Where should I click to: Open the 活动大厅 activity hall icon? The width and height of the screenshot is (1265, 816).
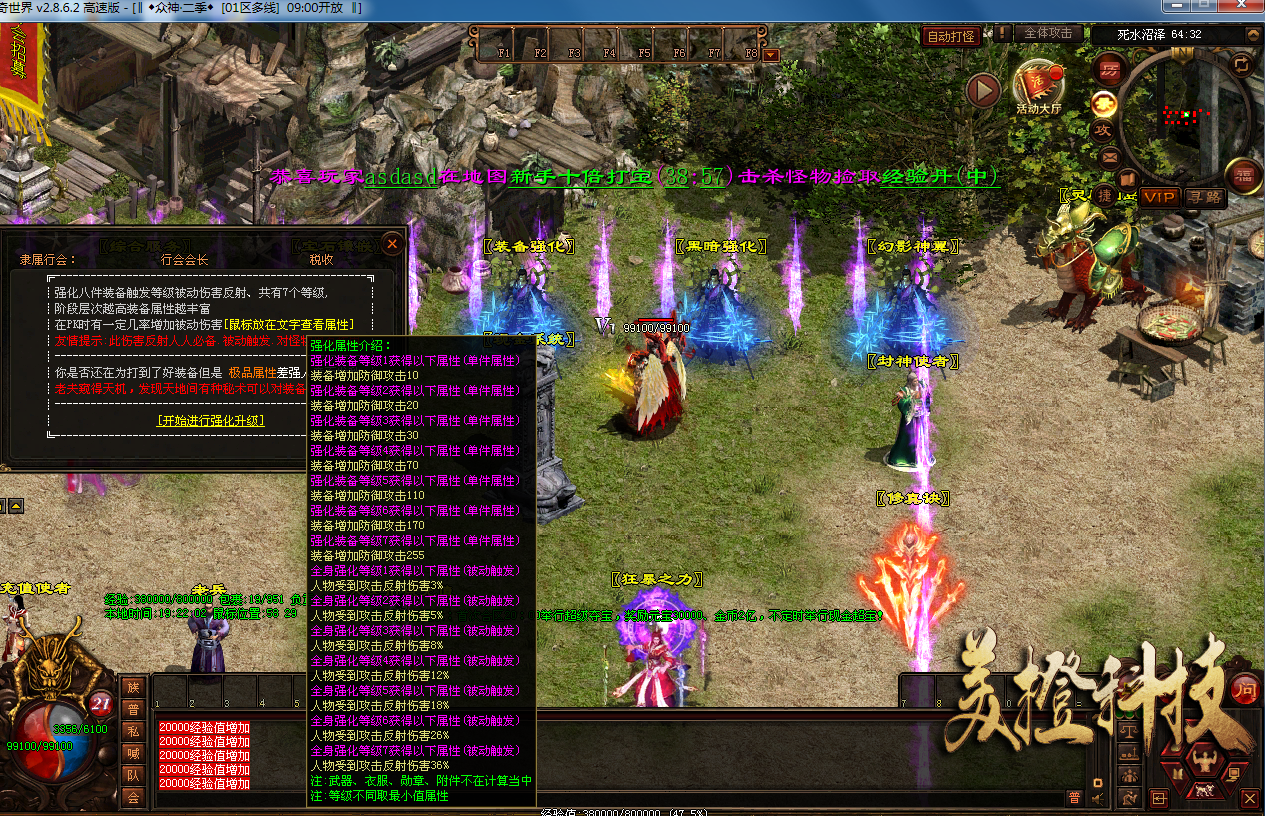[x=1039, y=85]
